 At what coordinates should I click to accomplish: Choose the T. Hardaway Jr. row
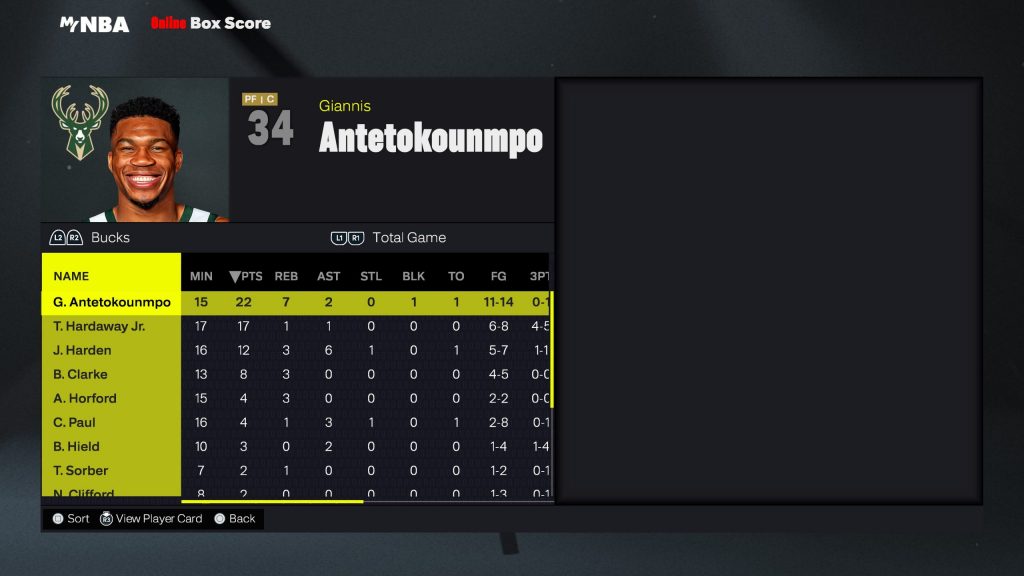tap(99, 326)
